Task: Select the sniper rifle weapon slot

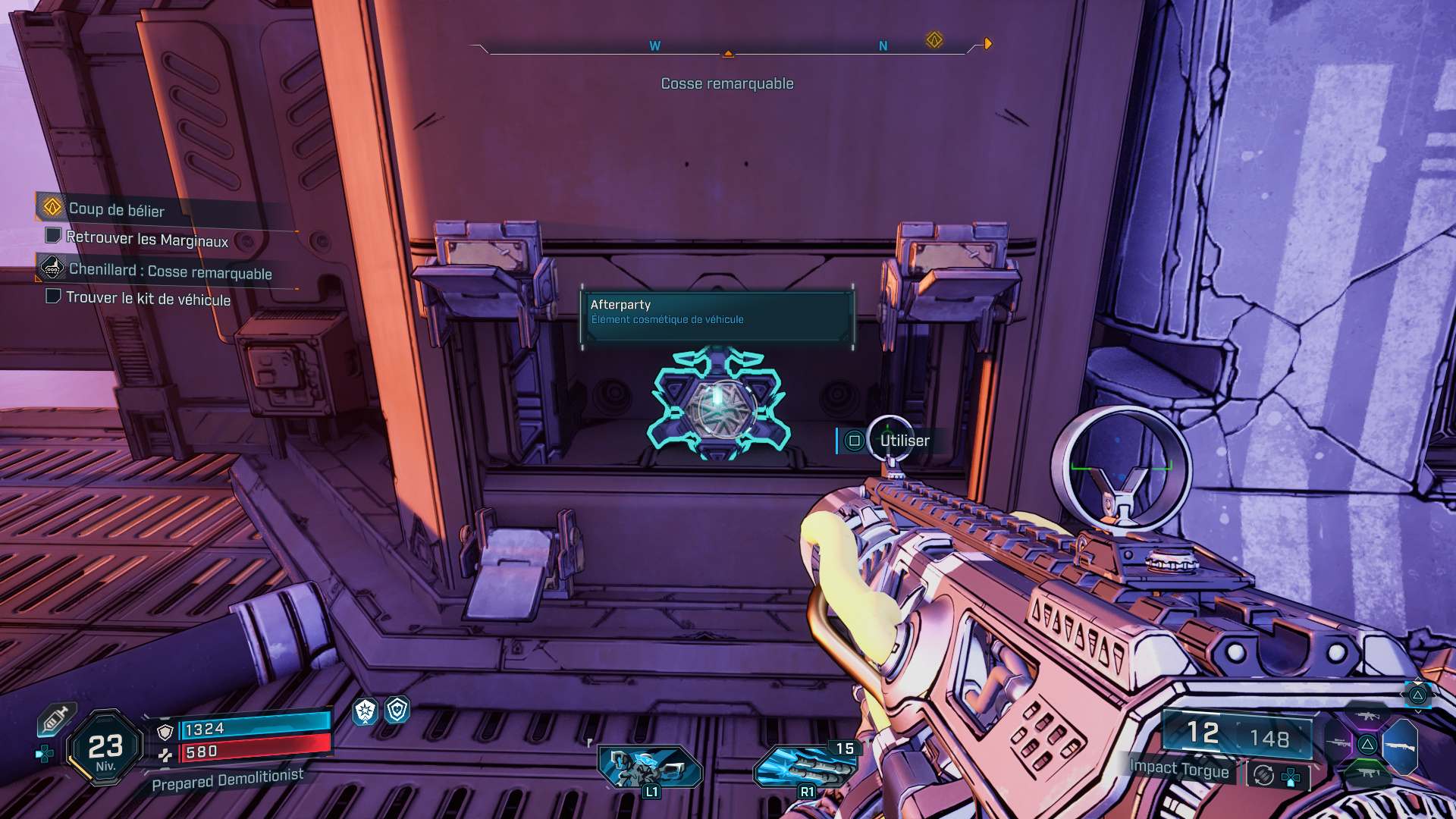Action: tap(1339, 742)
